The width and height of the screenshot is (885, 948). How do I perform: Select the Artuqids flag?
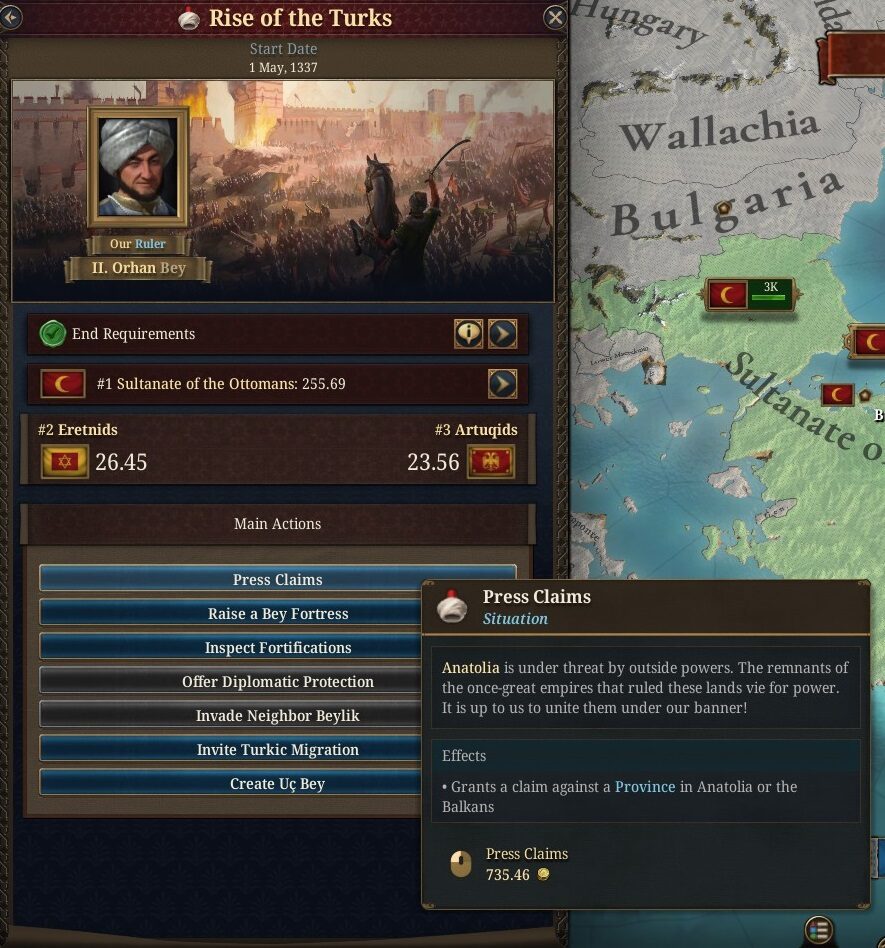tap(491, 462)
